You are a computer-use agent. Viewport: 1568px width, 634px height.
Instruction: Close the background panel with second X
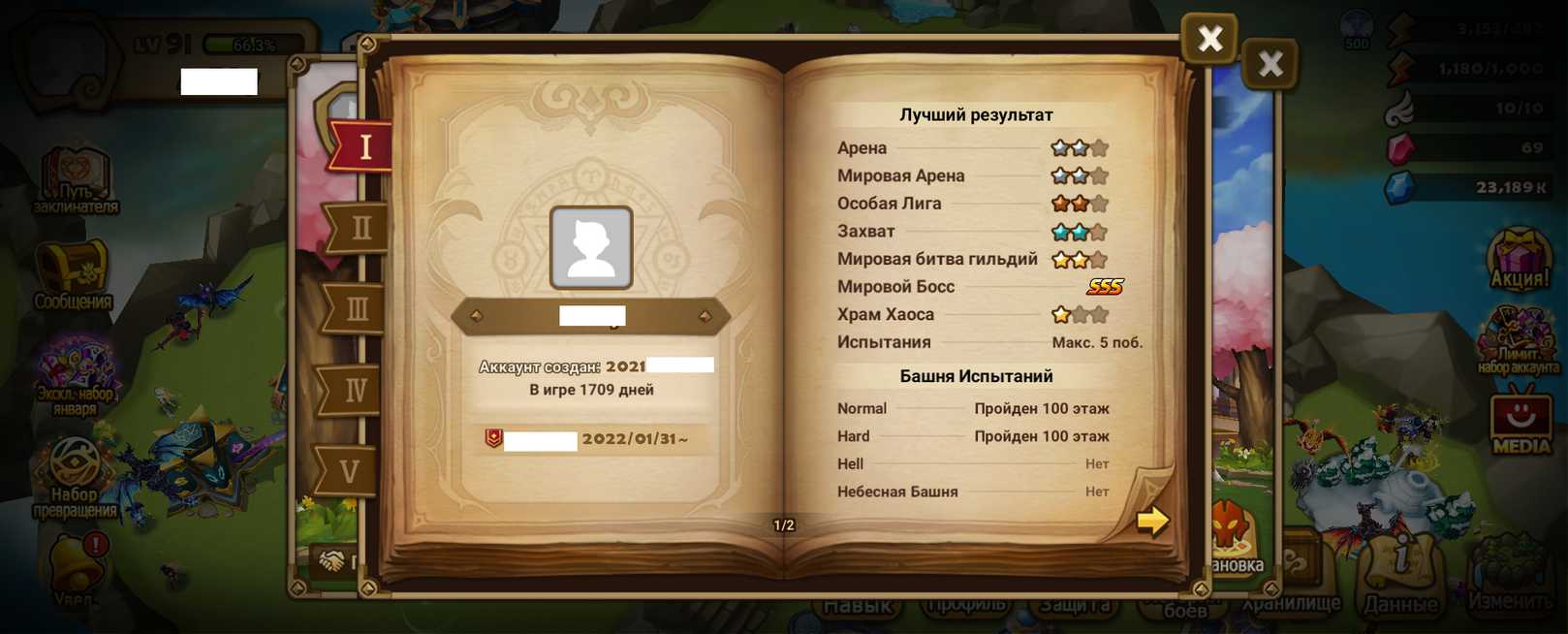point(1270,65)
